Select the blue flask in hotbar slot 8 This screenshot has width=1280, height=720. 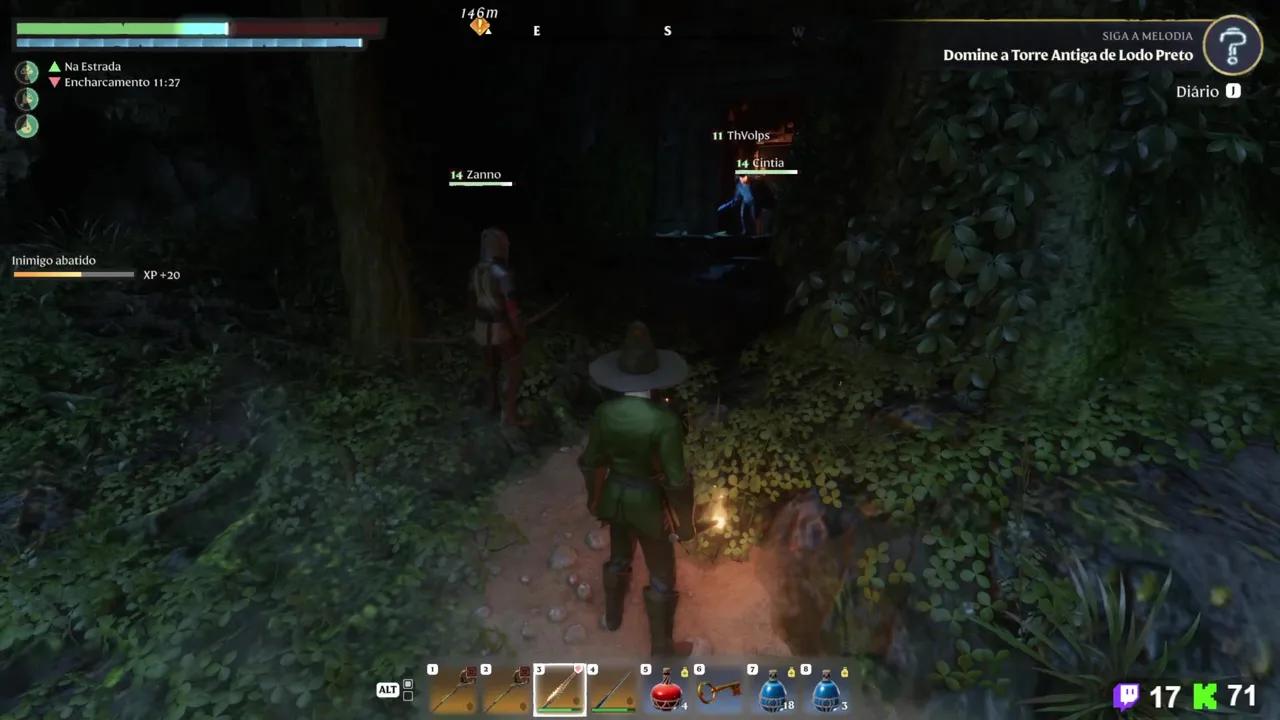(826, 690)
